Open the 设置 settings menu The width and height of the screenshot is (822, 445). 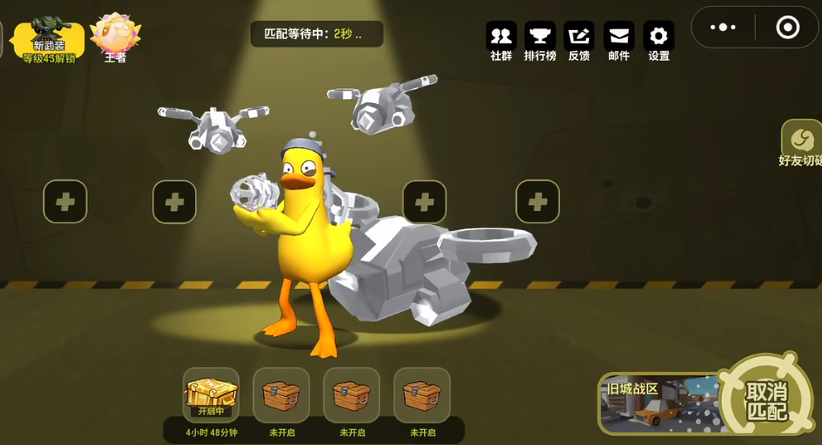[x=659, y=39]
